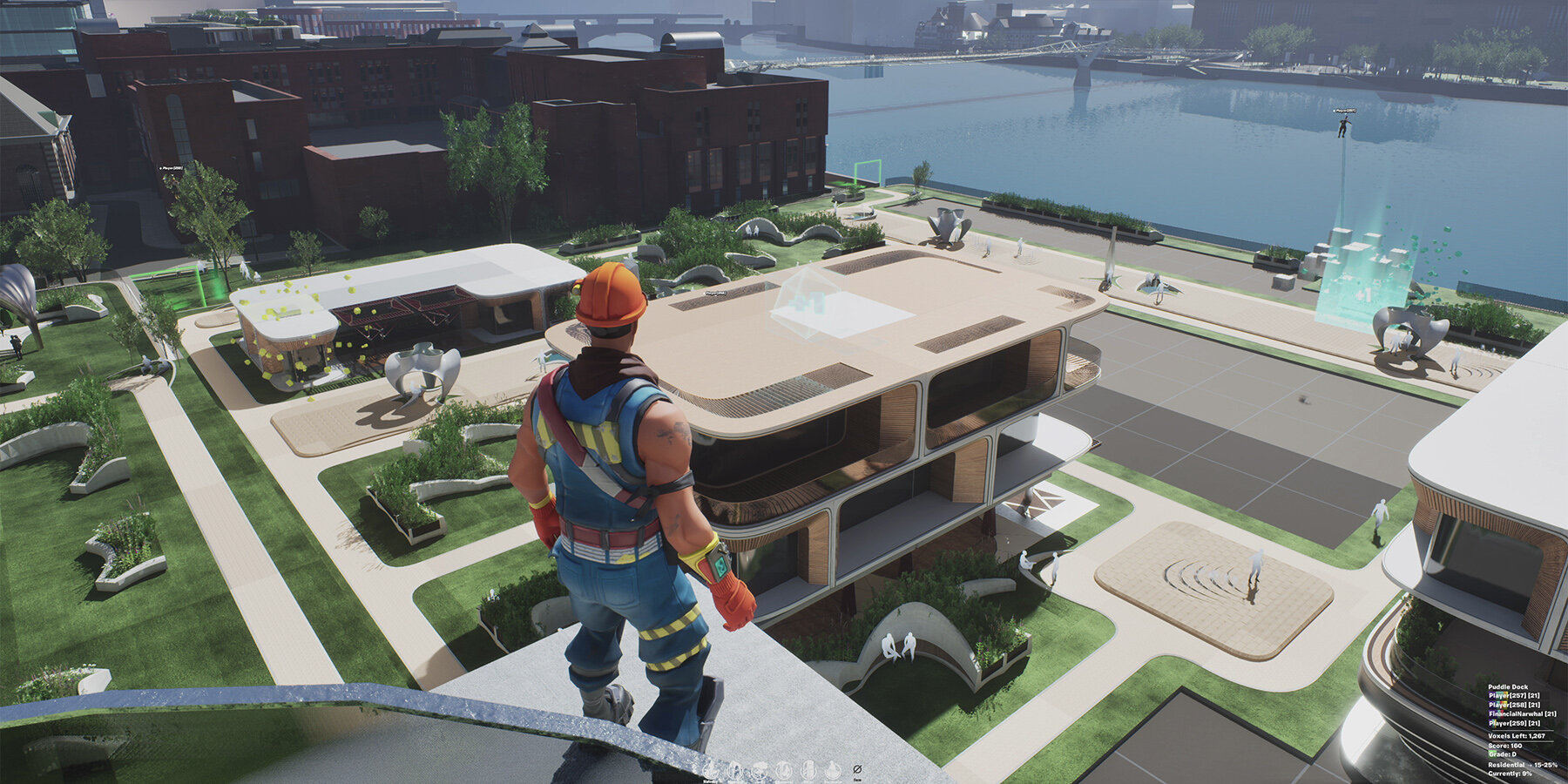
Task: Select FinancialNarwhal in the player list
Action: (1521, 713)
